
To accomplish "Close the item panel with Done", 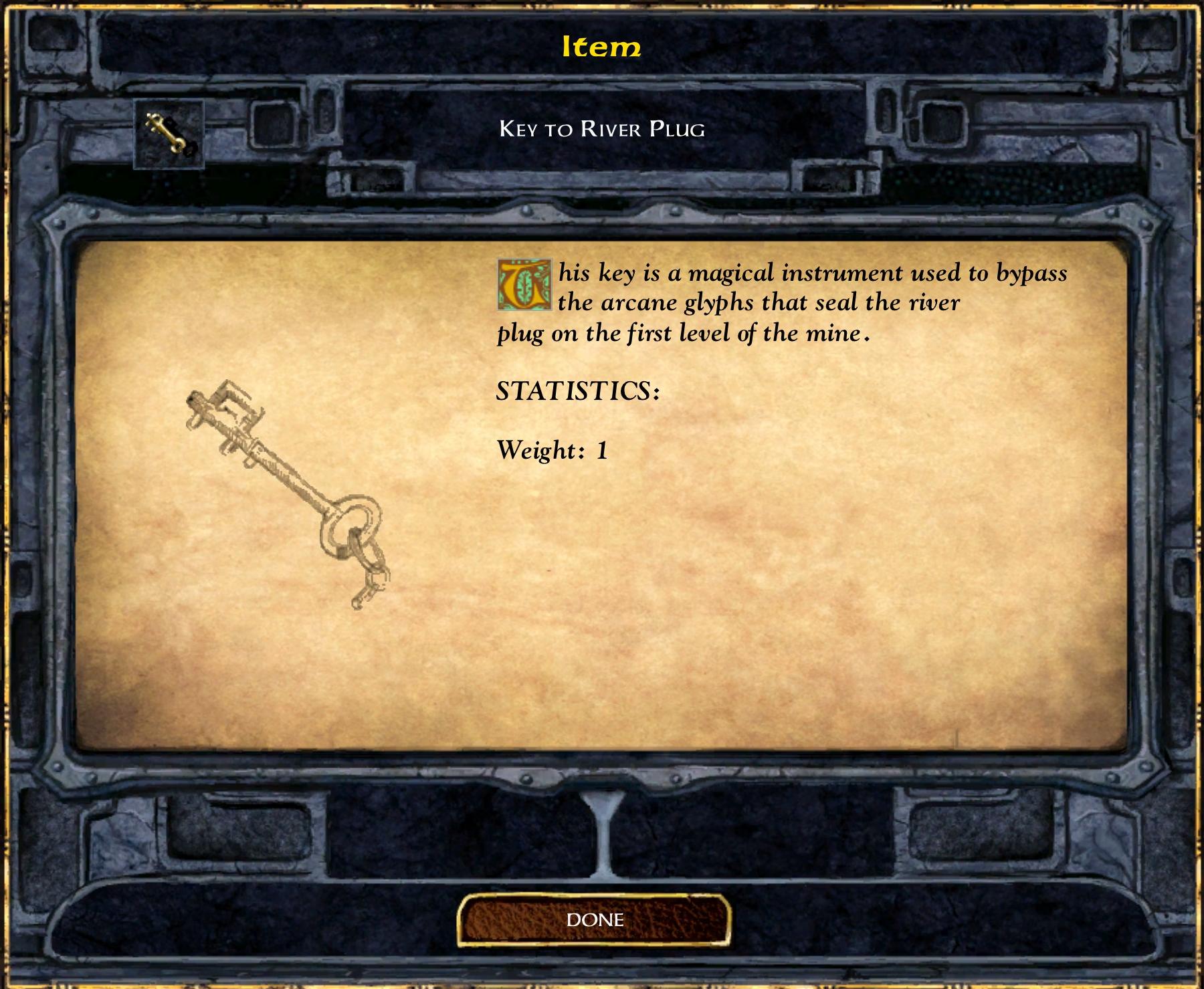I will 595,920.
